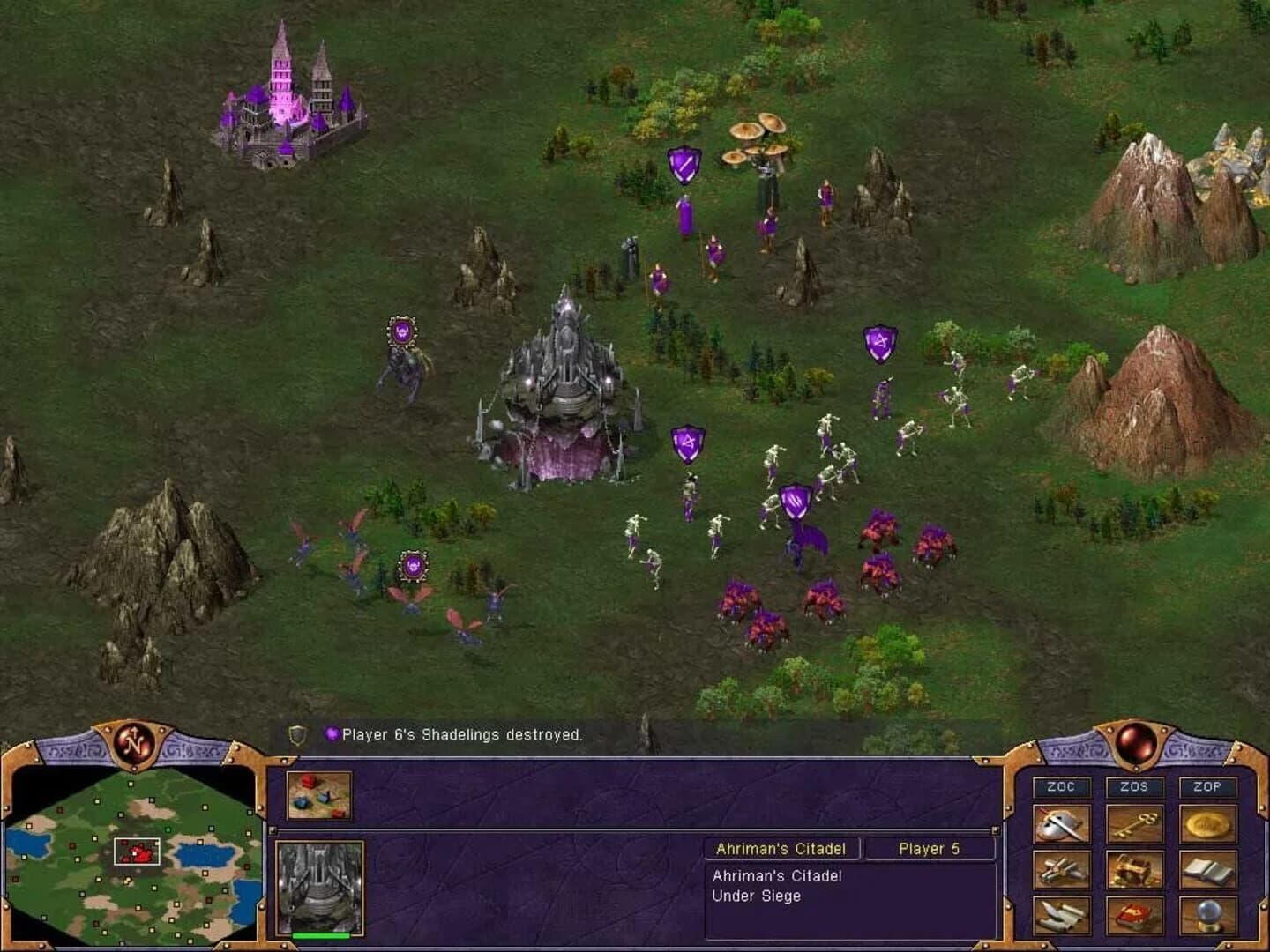Open the Ahriman's Citadel tab

(780, 848)
